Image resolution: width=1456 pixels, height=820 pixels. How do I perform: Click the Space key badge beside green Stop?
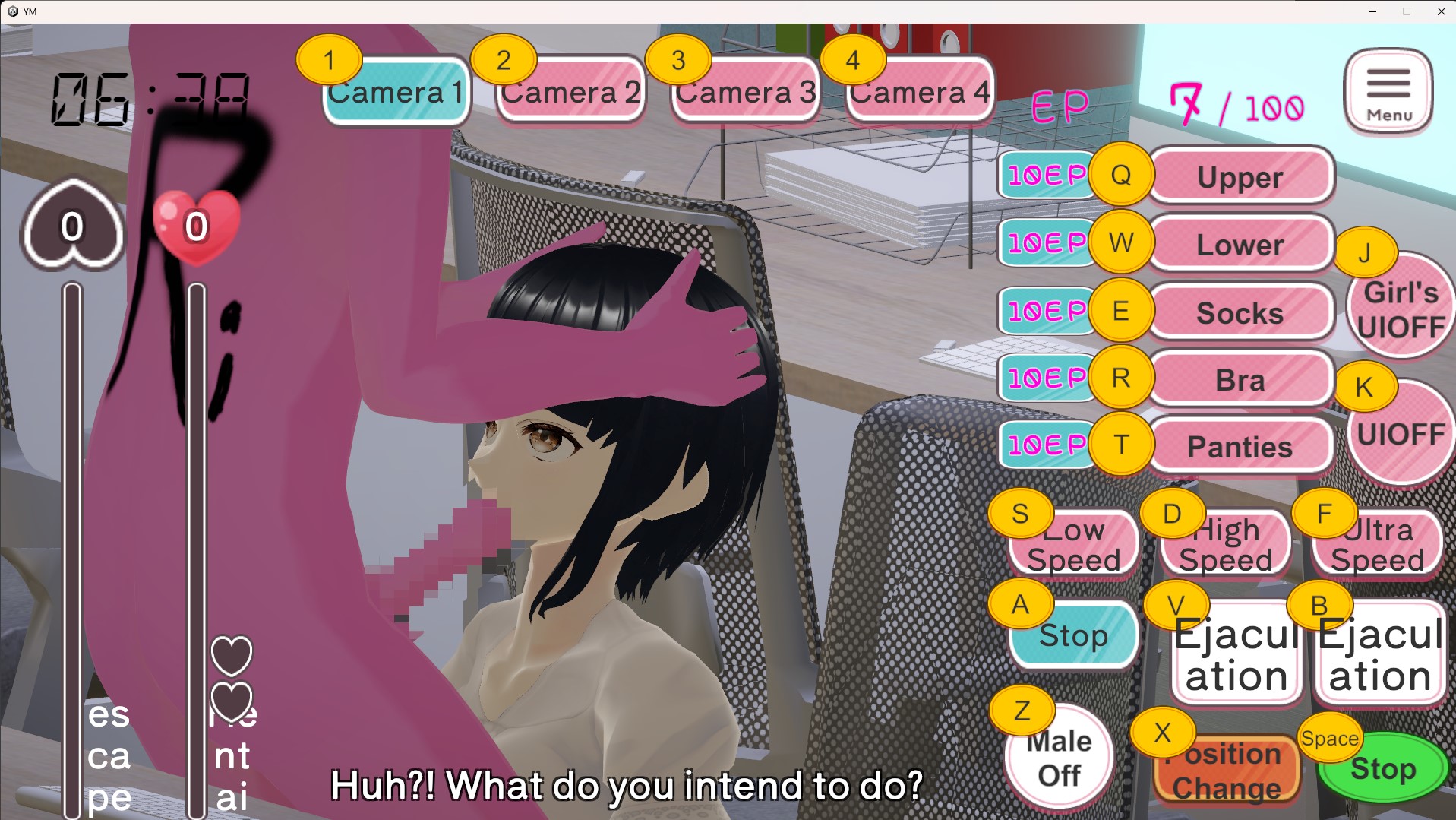point(1330,738)
